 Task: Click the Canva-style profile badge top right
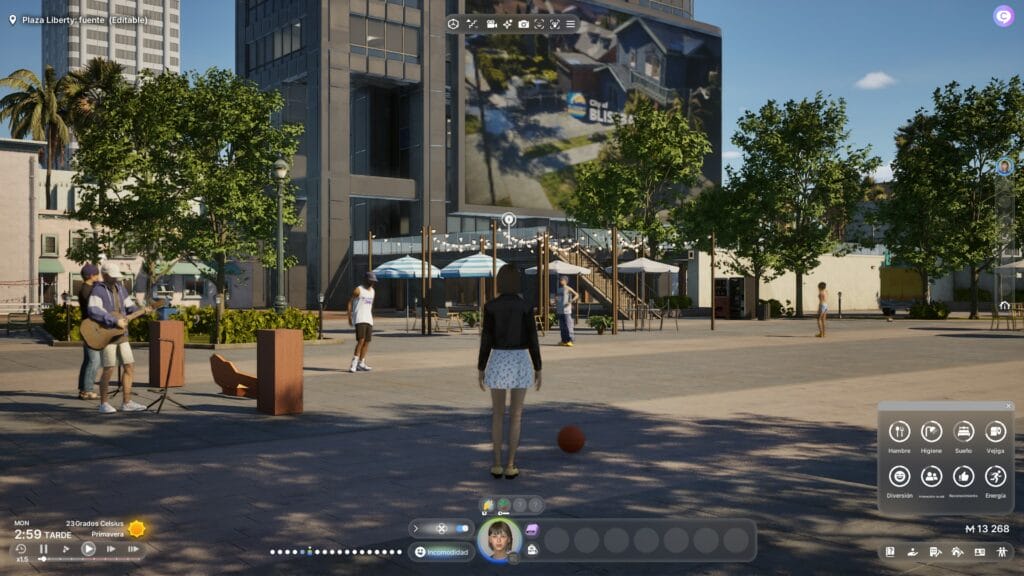tap(1003, 16)
